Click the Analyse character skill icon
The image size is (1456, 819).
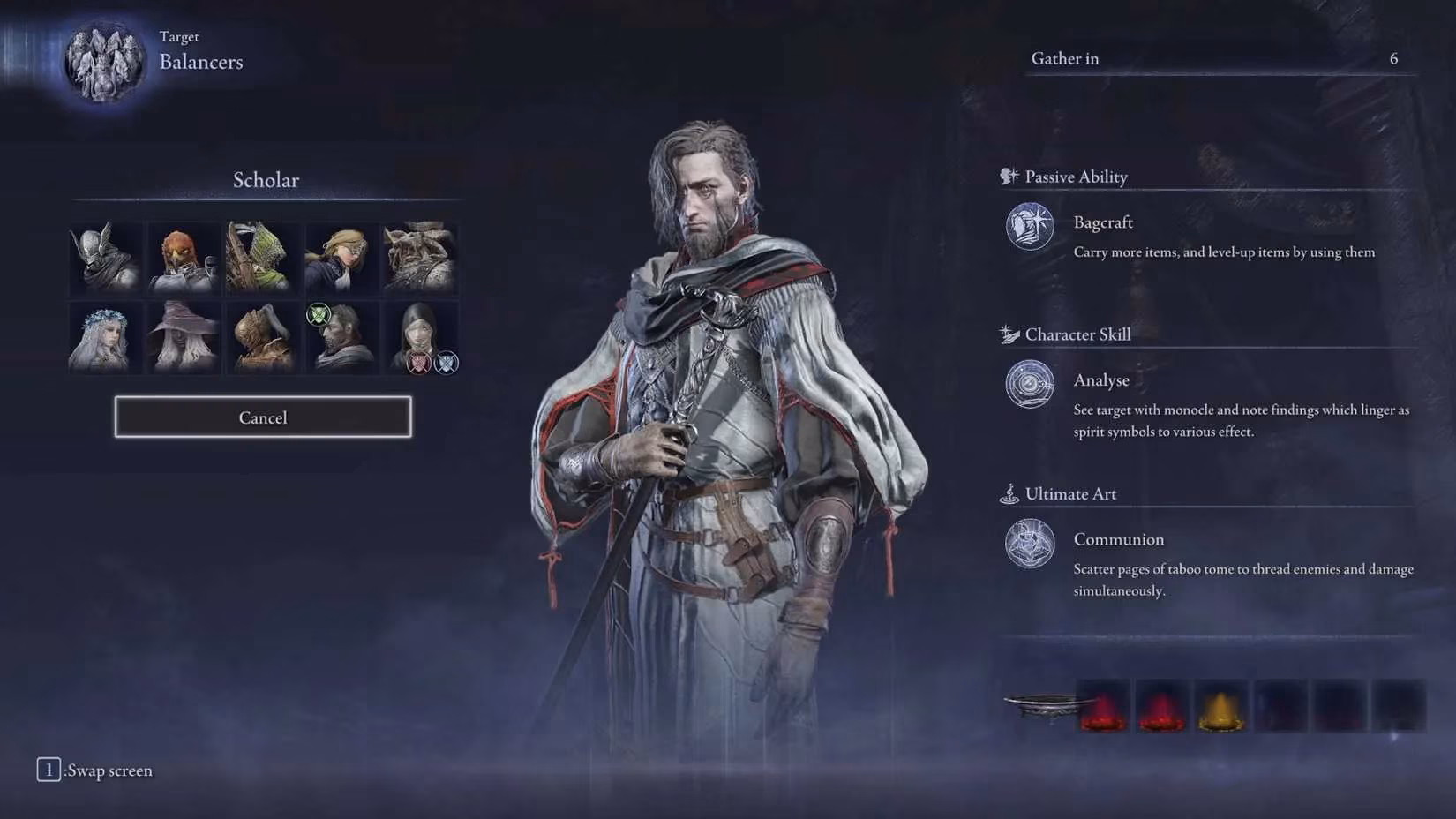1029,386
